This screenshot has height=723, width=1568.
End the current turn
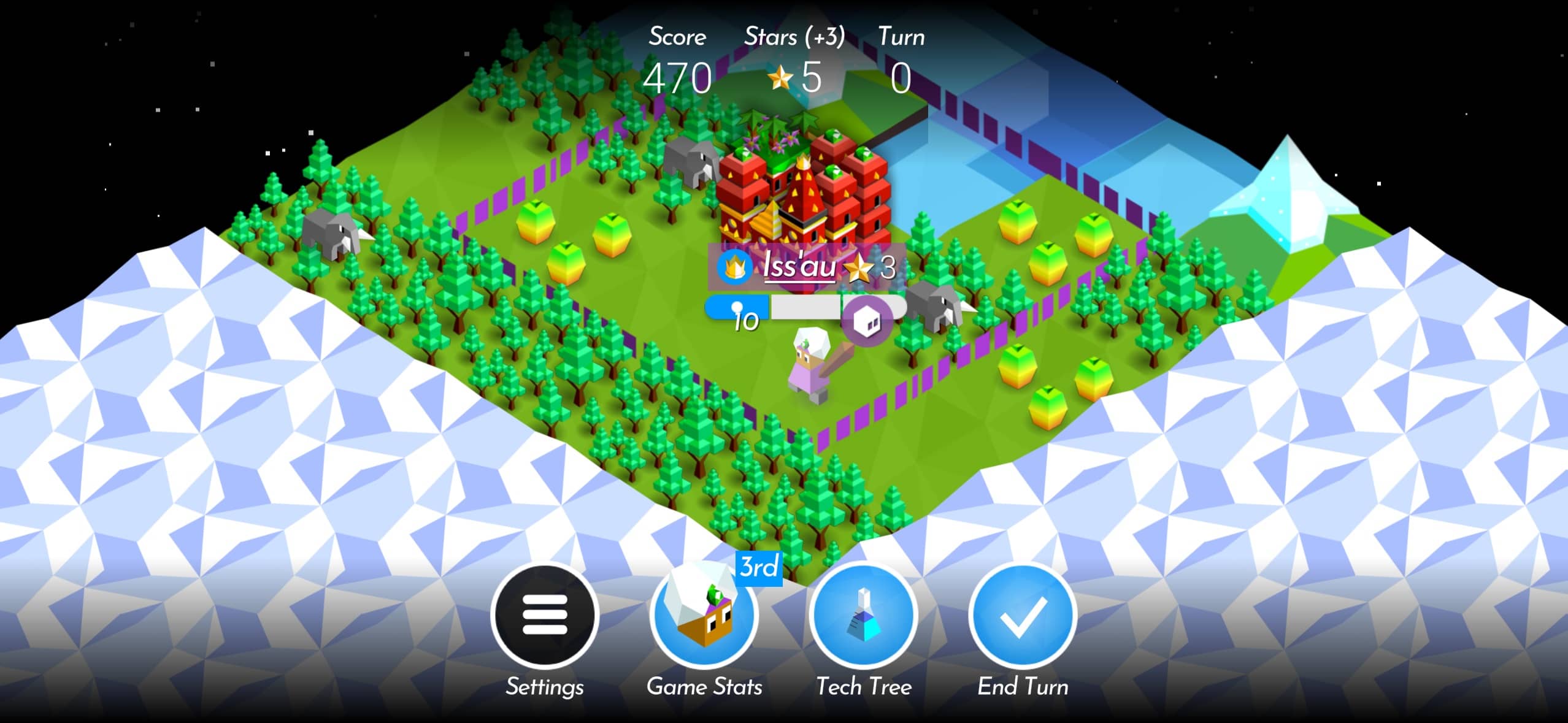1023,615
